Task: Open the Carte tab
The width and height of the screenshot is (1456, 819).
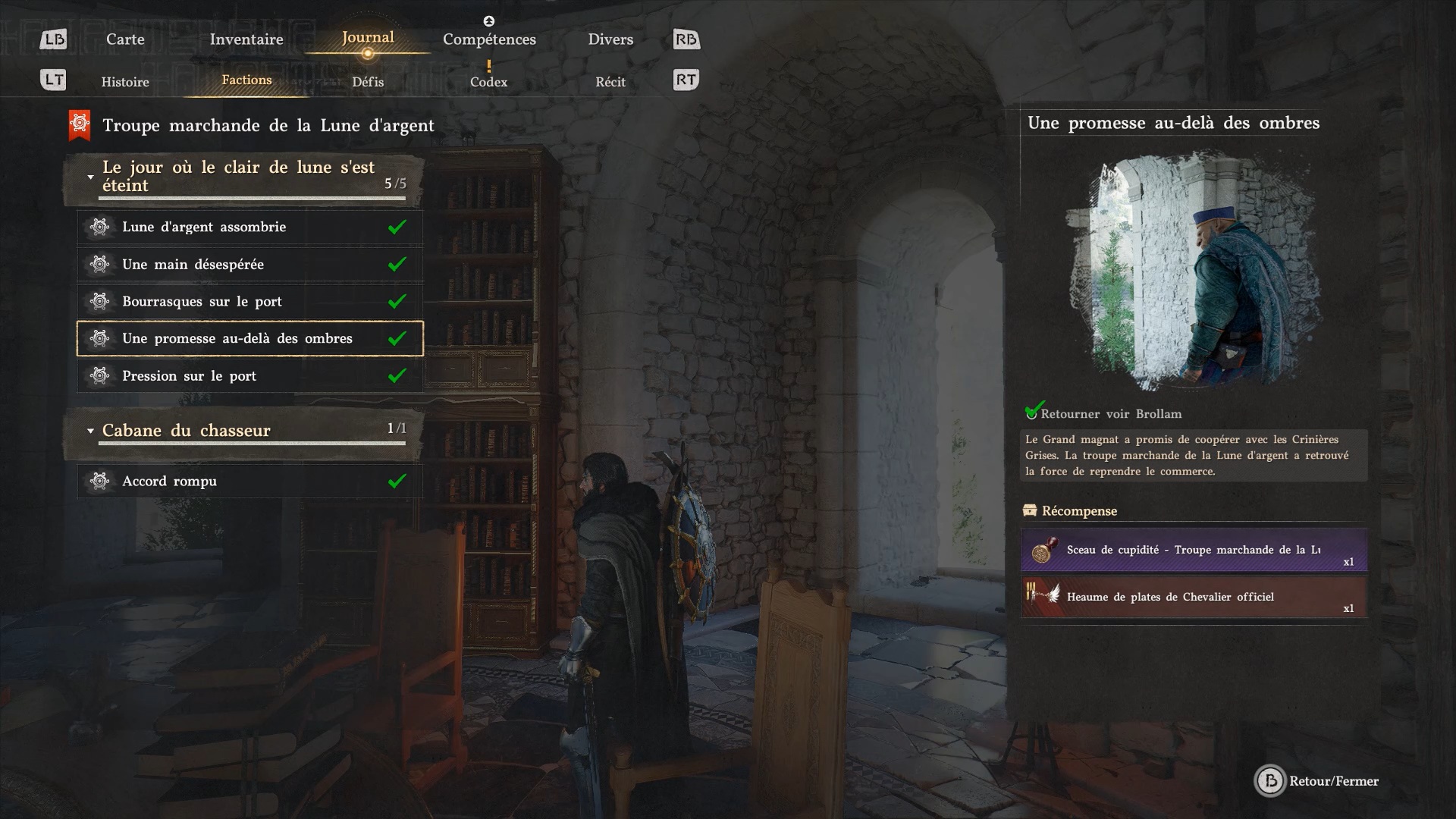Action: click(125, 39)
